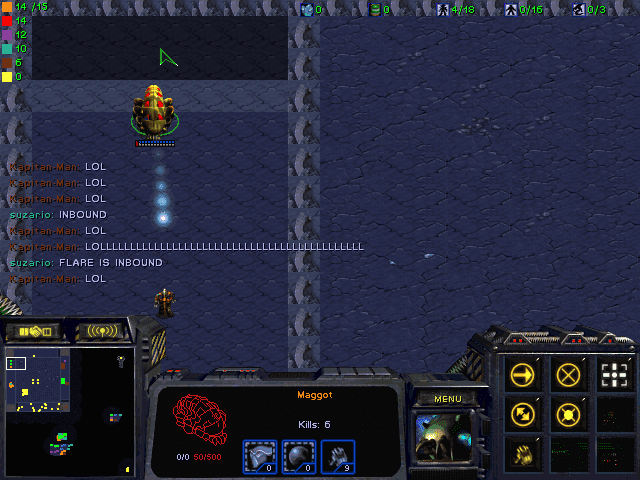Select the Patrol command icon
This screenshot has width=640, height=480.
click(524, 413)
